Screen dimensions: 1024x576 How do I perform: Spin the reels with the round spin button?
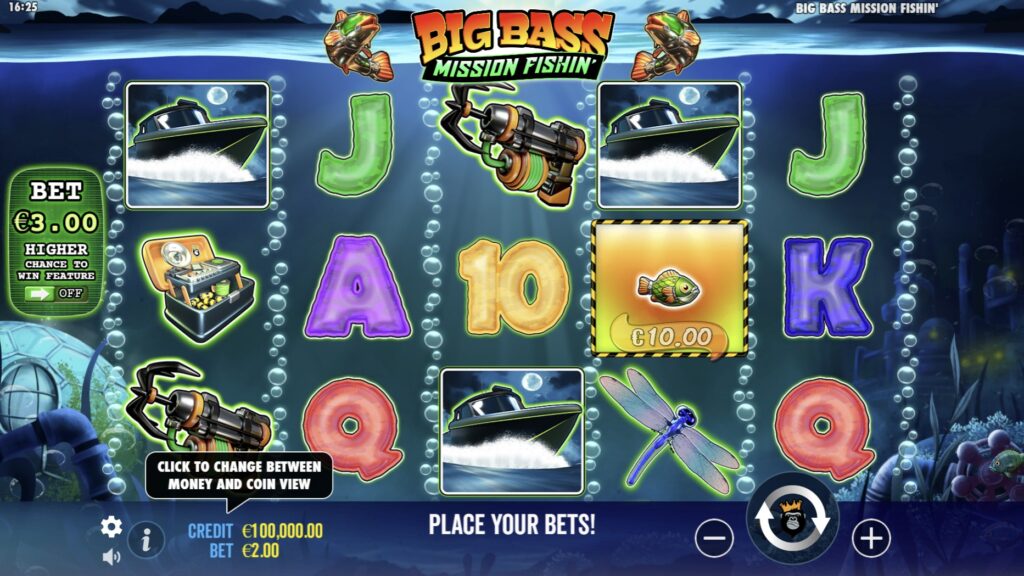click(x=792, y=520)
